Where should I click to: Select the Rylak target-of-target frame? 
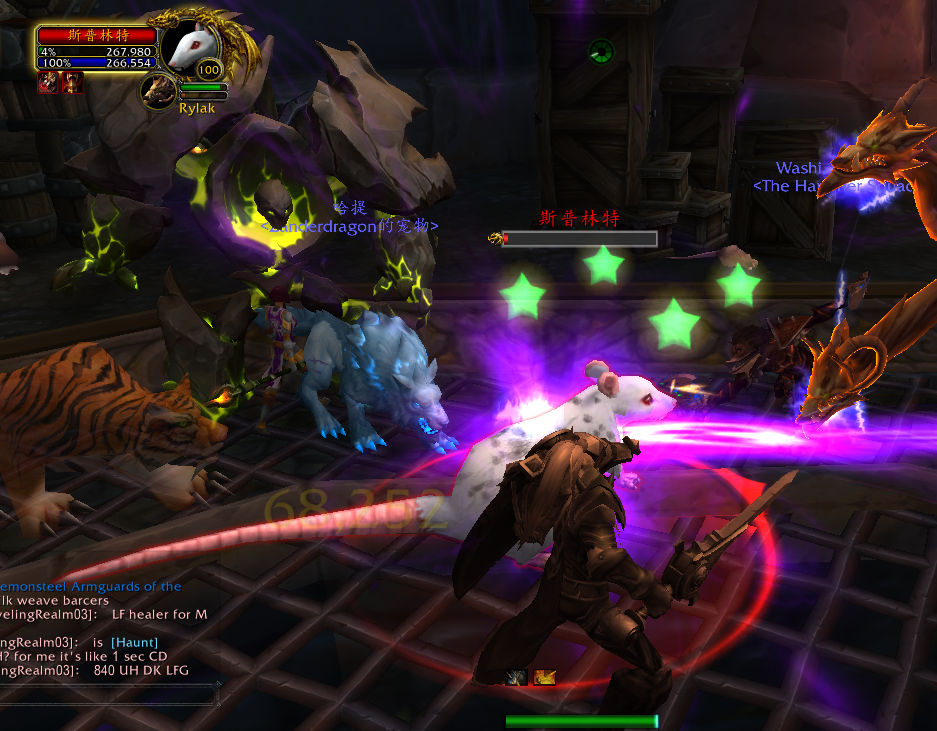click(x=158, y=90)
